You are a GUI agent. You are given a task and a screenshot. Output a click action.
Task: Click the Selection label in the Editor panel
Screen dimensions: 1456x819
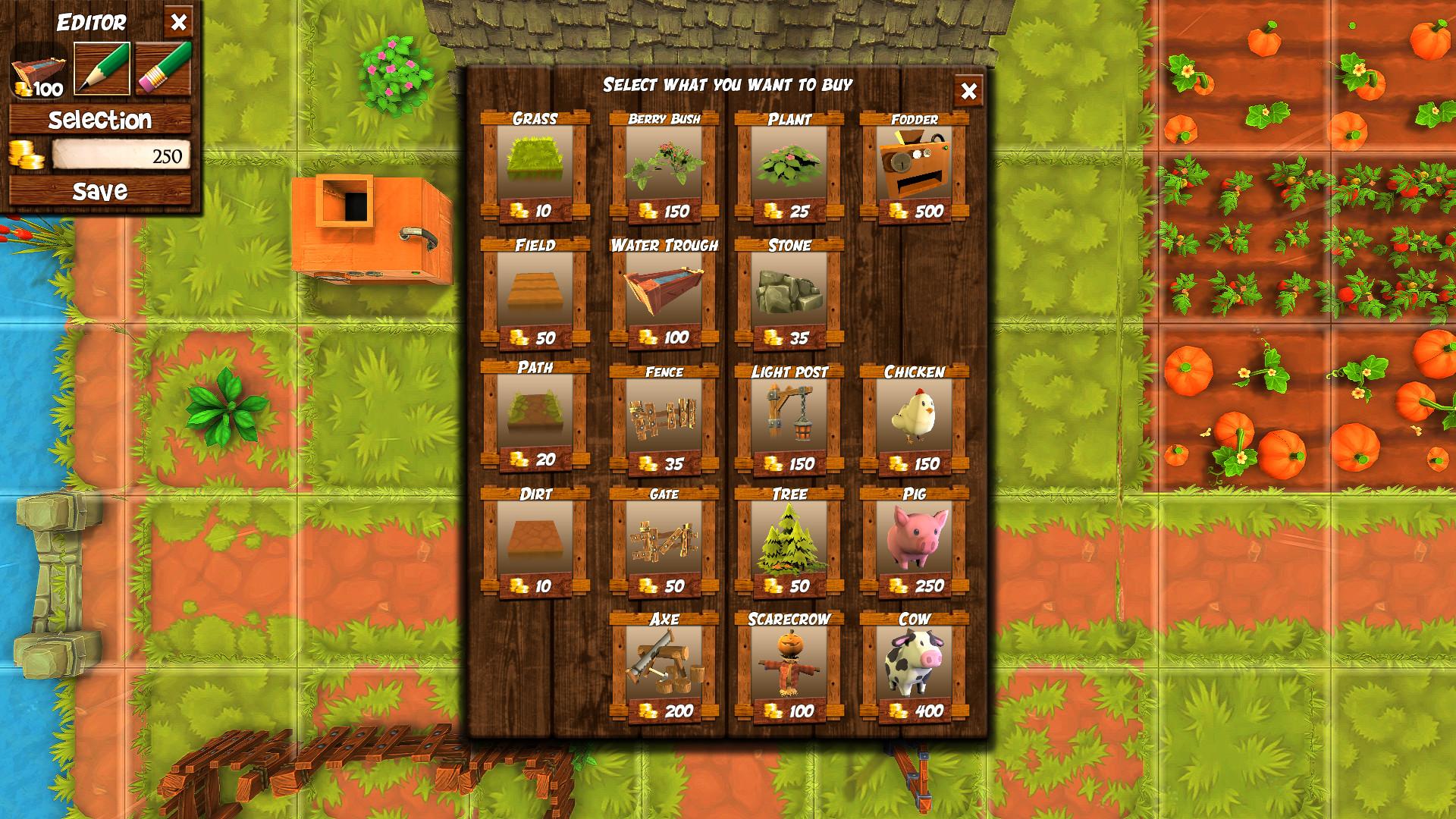pos(99,119)
